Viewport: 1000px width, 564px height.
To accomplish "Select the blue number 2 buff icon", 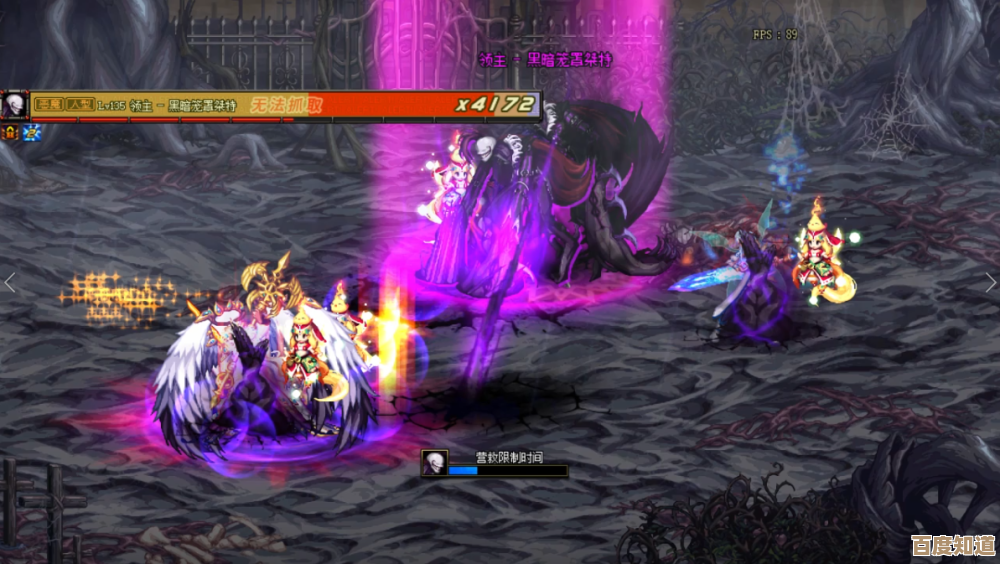I will (x=32, y=132).
